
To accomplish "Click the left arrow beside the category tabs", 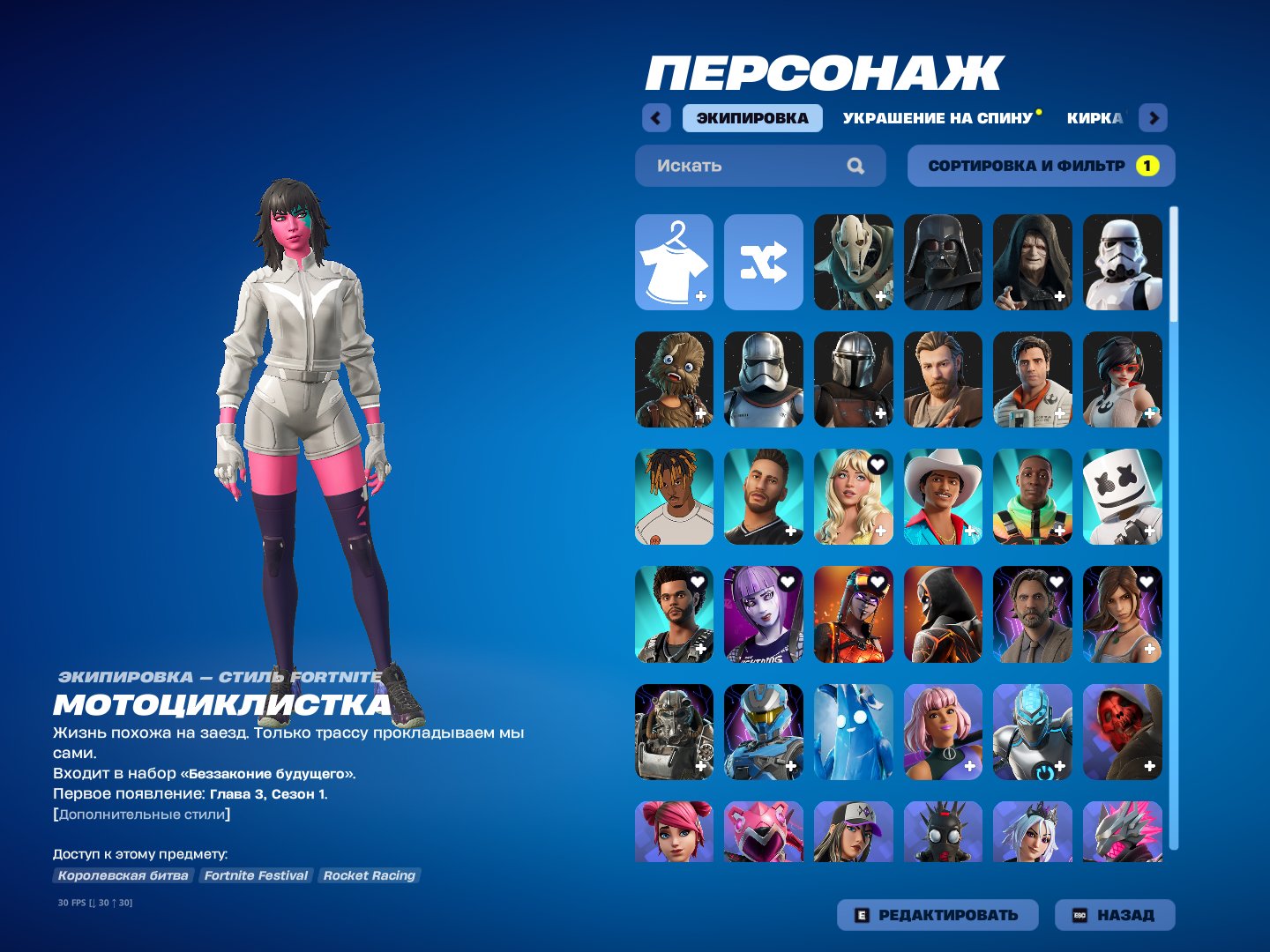I will [x=654, y=117].
